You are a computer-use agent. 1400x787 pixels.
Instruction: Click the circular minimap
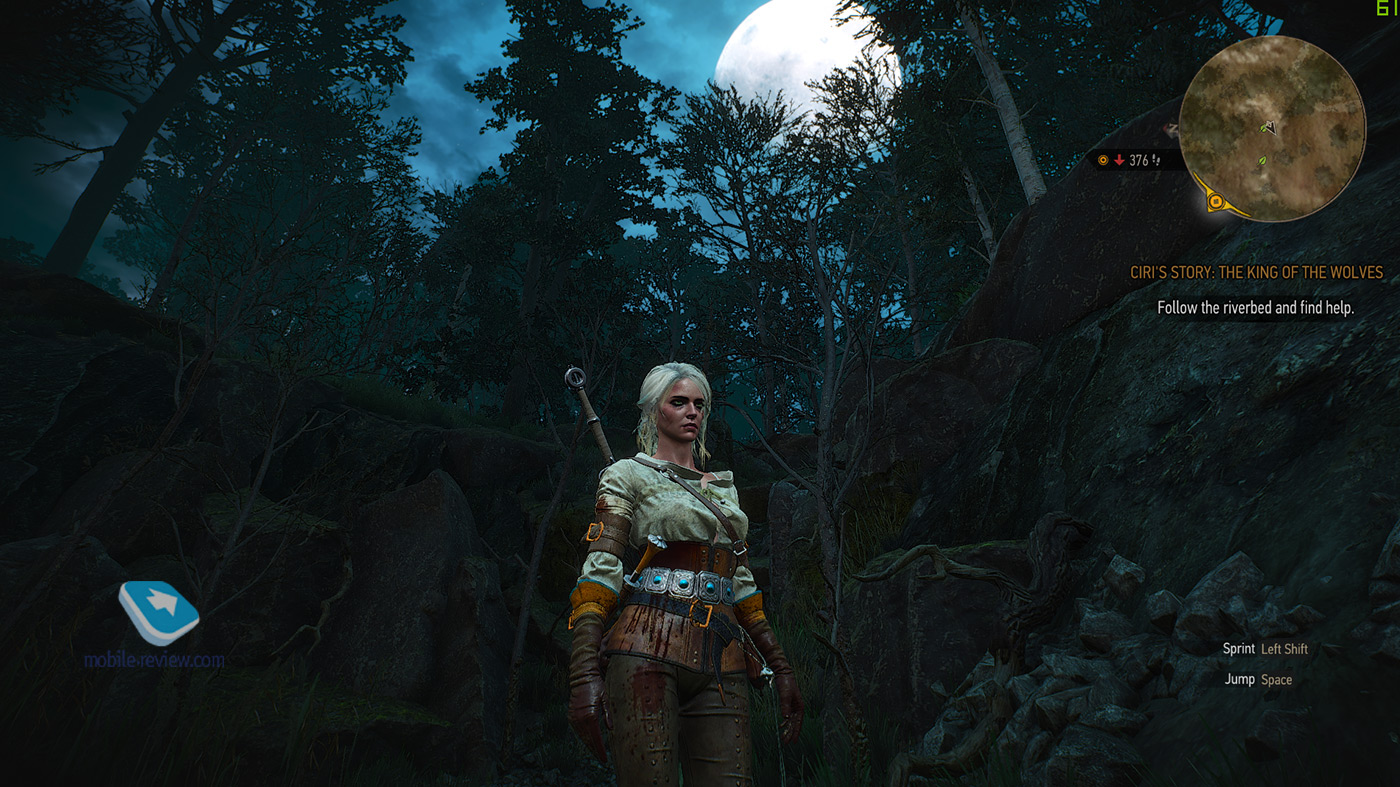(x=1272, y=128)
